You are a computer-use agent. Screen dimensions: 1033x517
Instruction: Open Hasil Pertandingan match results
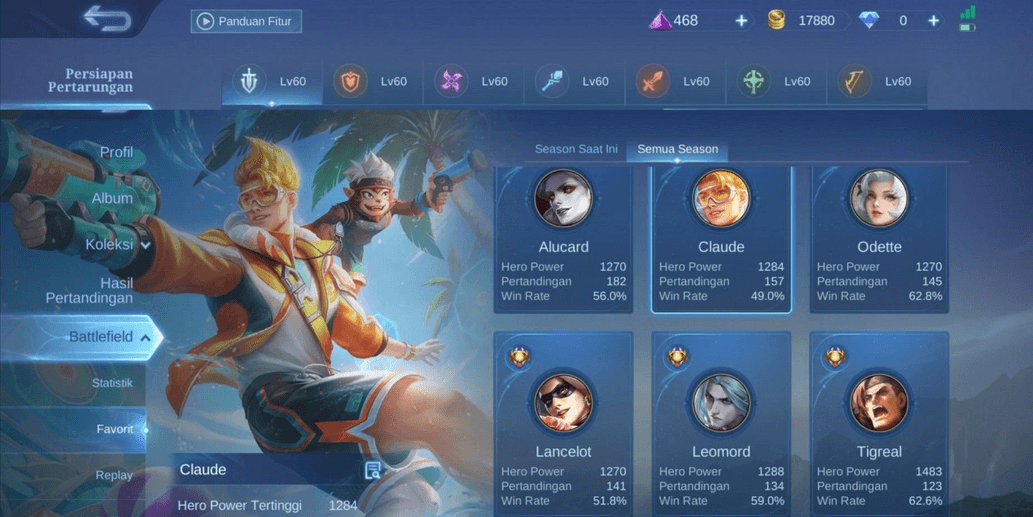(90, 290)
